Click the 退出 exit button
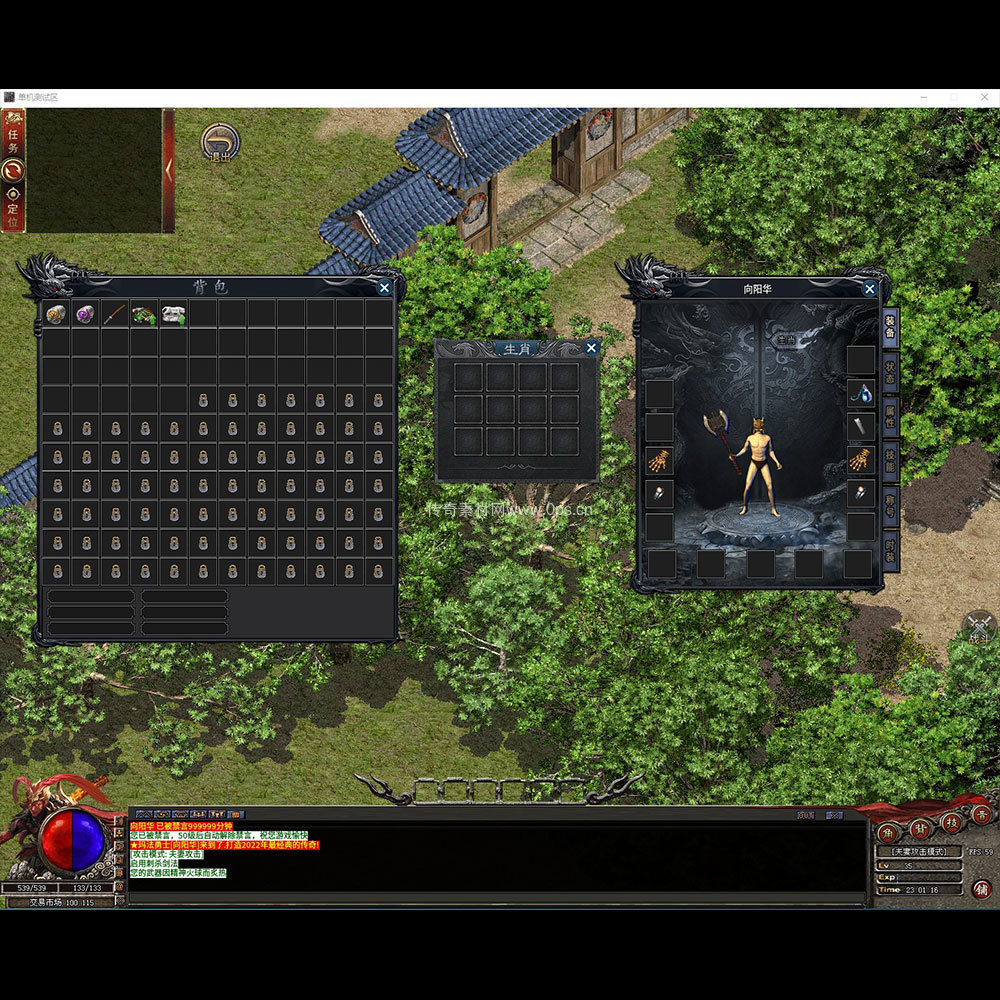 coord(219,141)
